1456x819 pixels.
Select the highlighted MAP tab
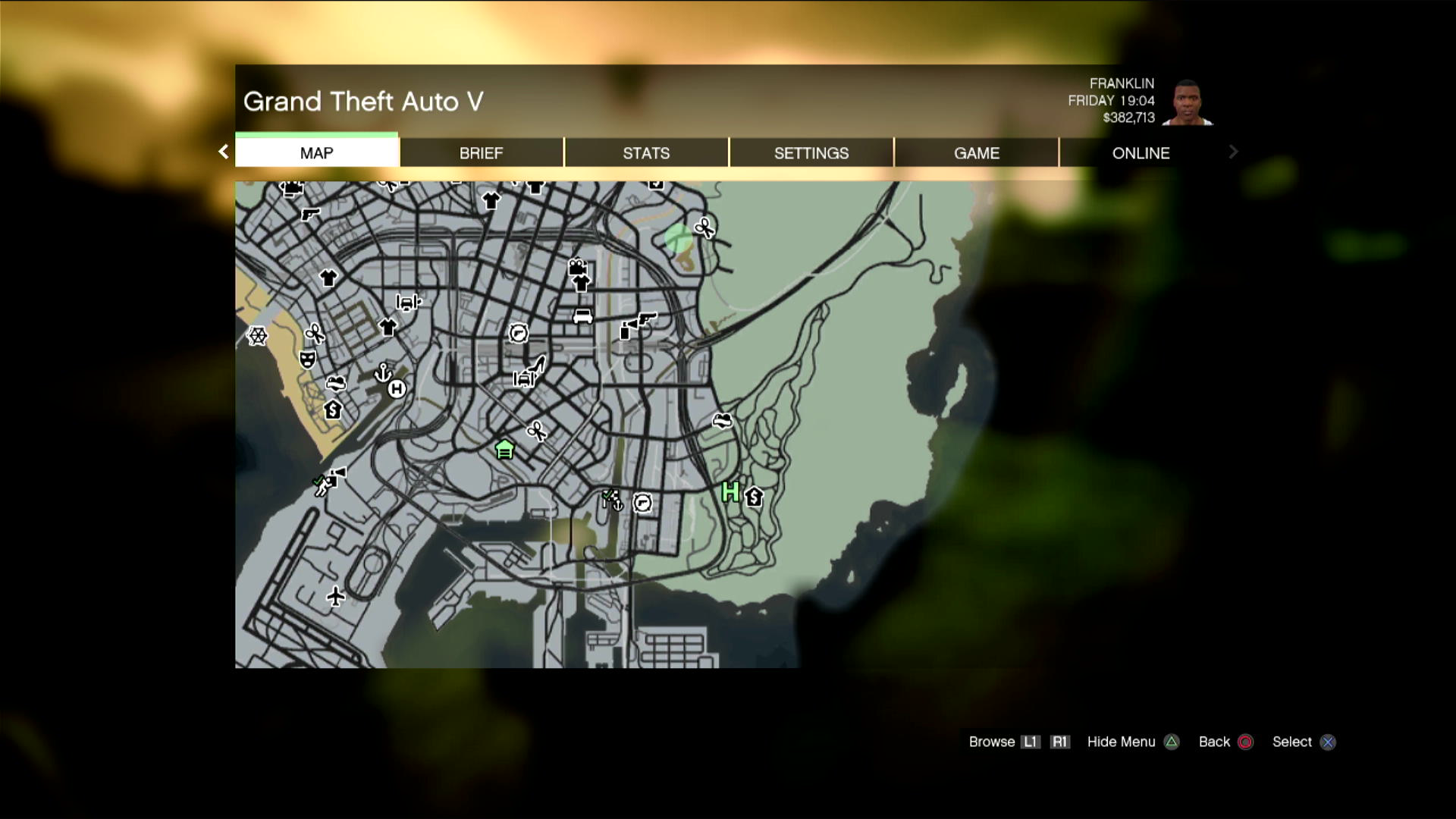point(316,152)
